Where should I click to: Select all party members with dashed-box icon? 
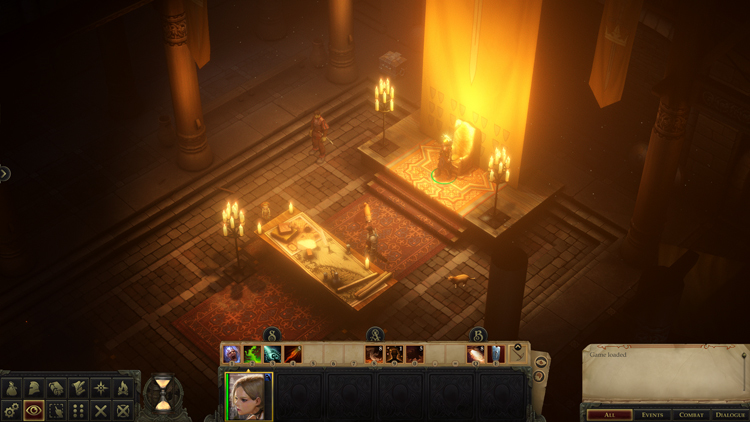[56, 410]
